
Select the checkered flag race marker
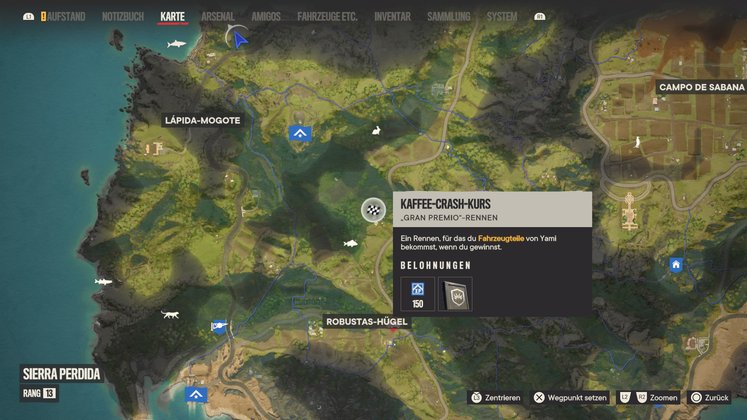[373, 210]
